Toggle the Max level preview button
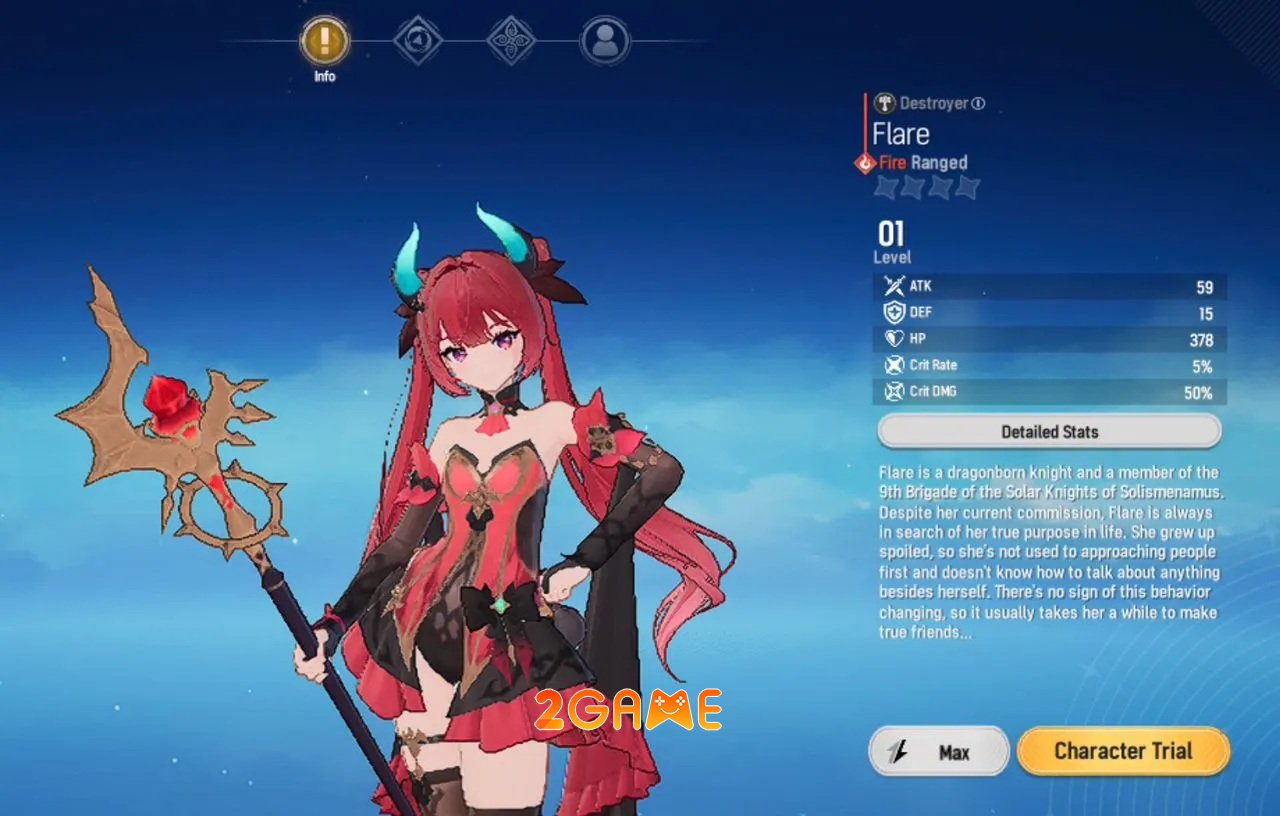The image size is (1280, 816). click(939, 752)
